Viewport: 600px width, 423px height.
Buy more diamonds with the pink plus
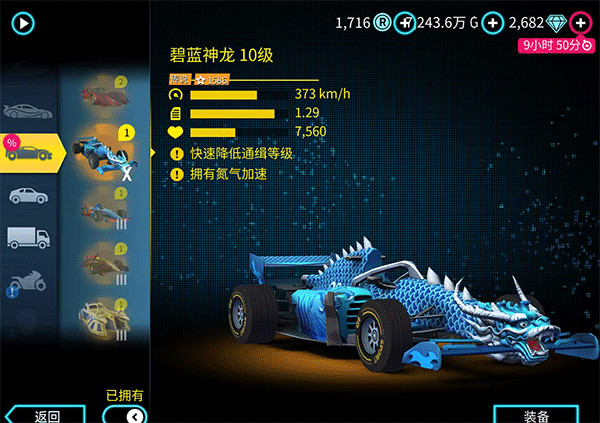[x=580, y=22]
